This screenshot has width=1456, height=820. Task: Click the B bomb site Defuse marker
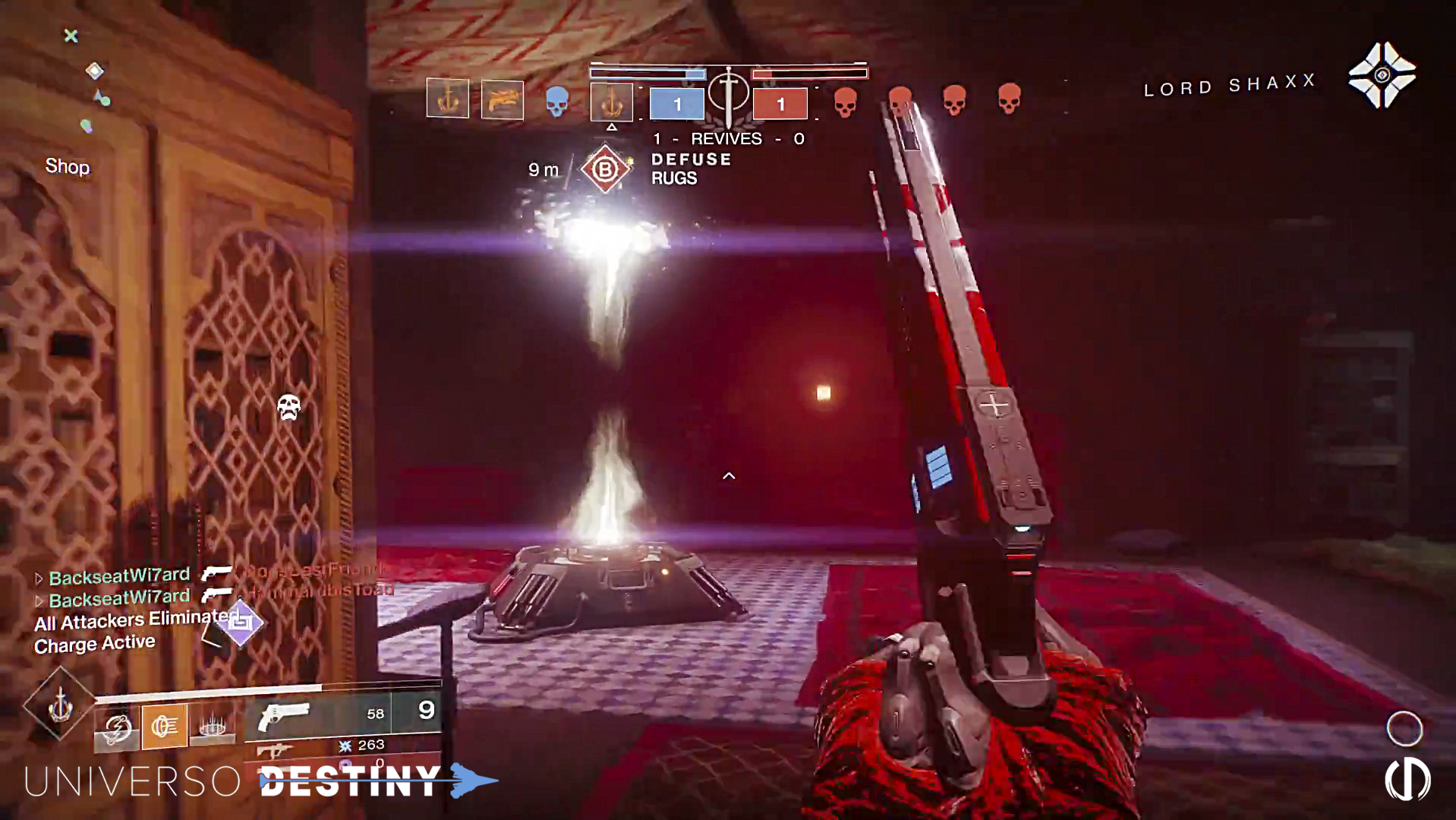(x=605, y=169)
